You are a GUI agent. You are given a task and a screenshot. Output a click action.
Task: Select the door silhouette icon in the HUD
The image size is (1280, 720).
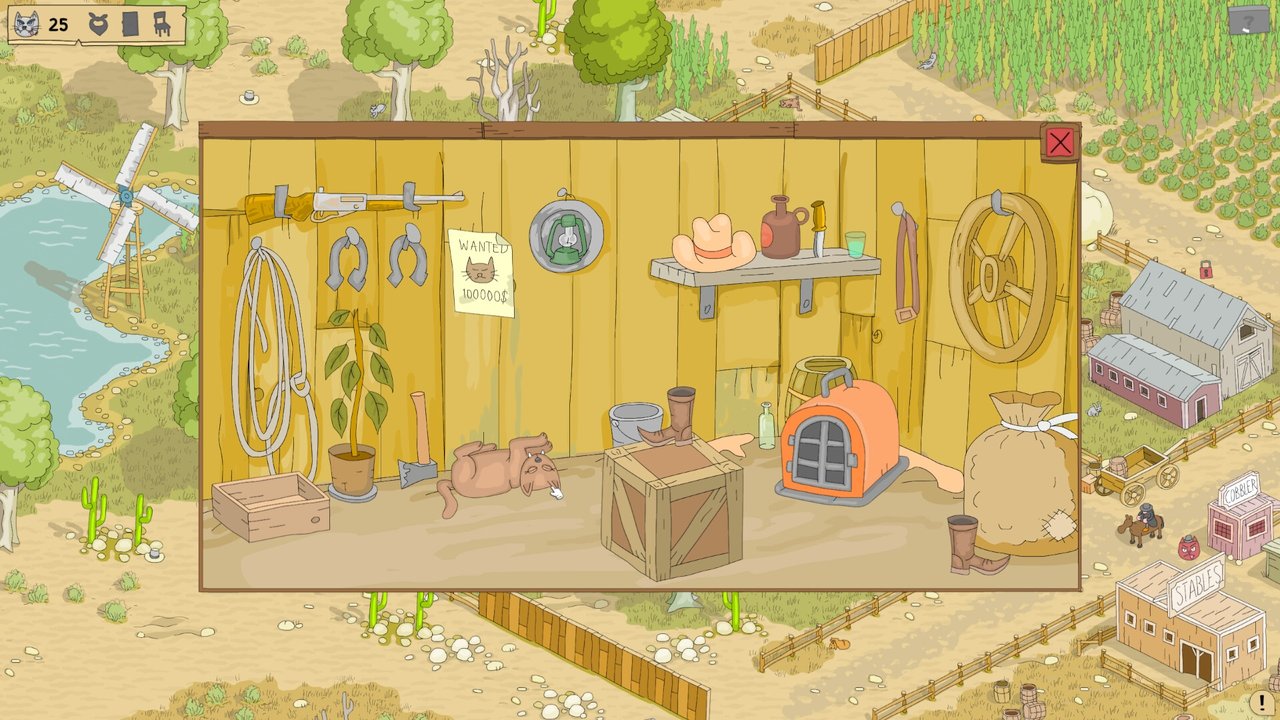(130, 24)
